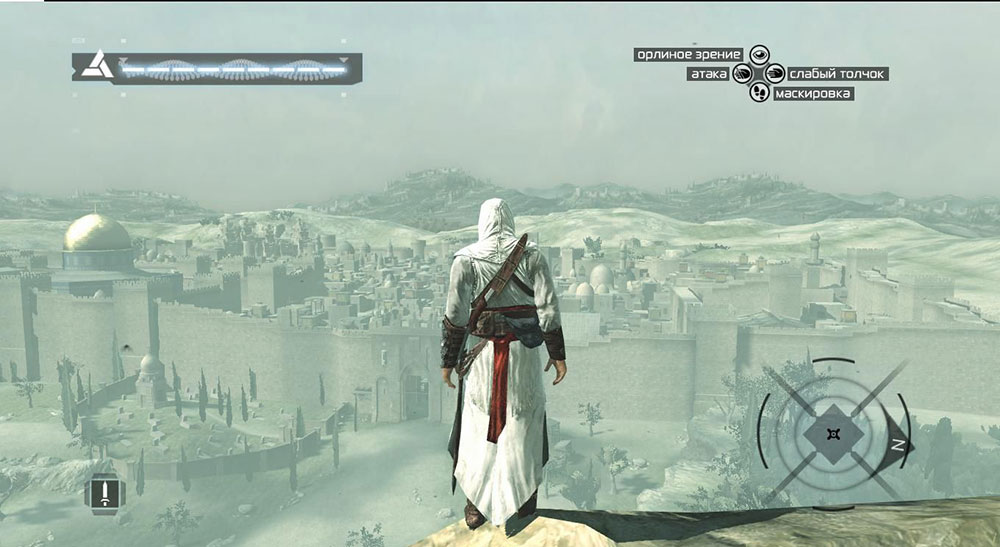Image resolution: width=1000 pixels, height=547 pixels.
Task: Click the circular compass minimap
Action: [833, 433]
